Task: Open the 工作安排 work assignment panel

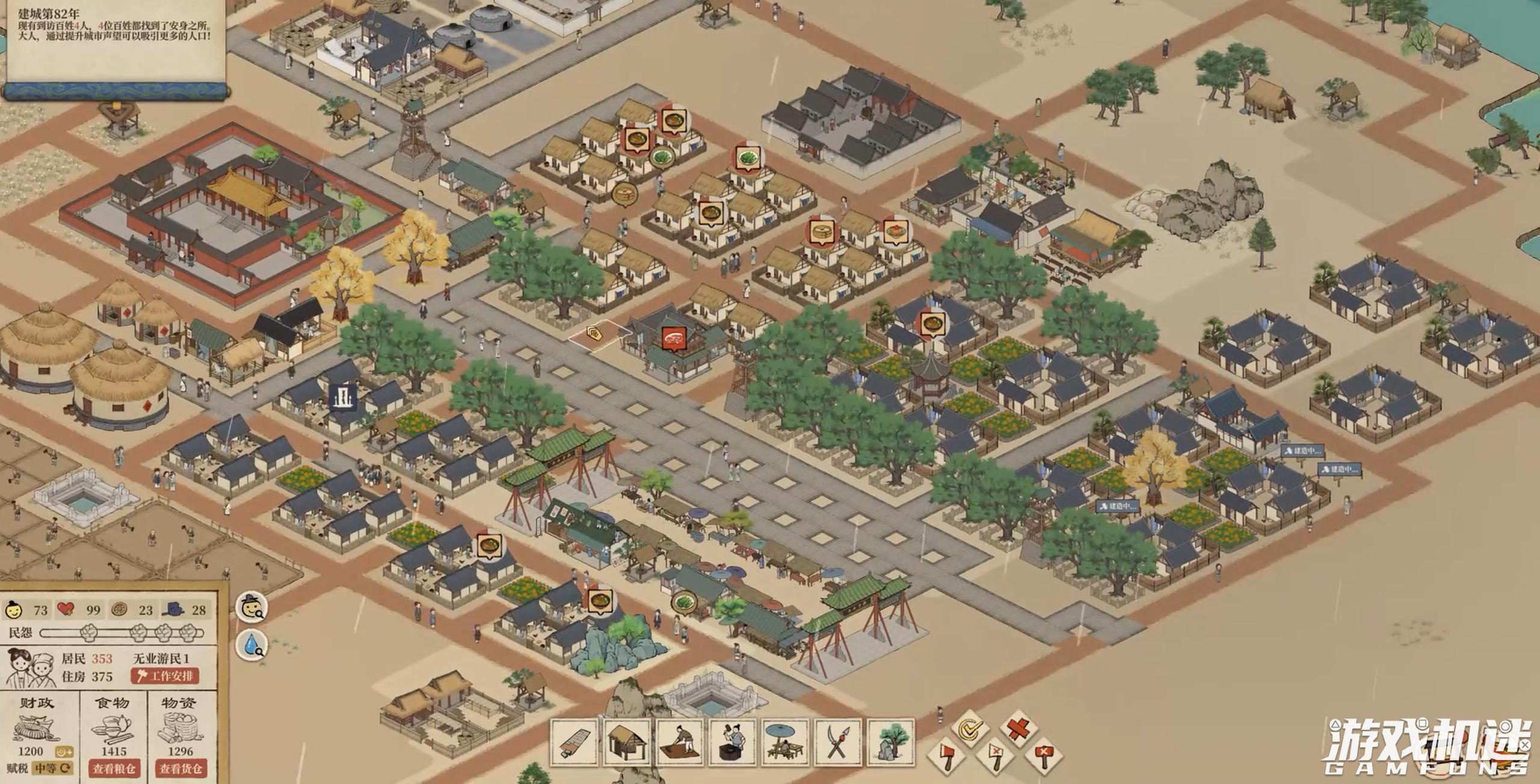Action: click(165, 676)
